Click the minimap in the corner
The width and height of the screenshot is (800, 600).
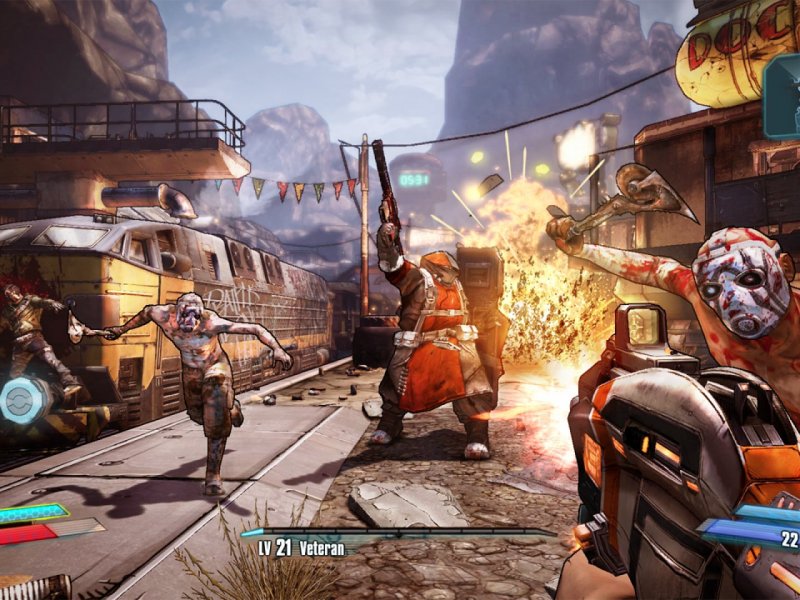(x=783, y=97)
